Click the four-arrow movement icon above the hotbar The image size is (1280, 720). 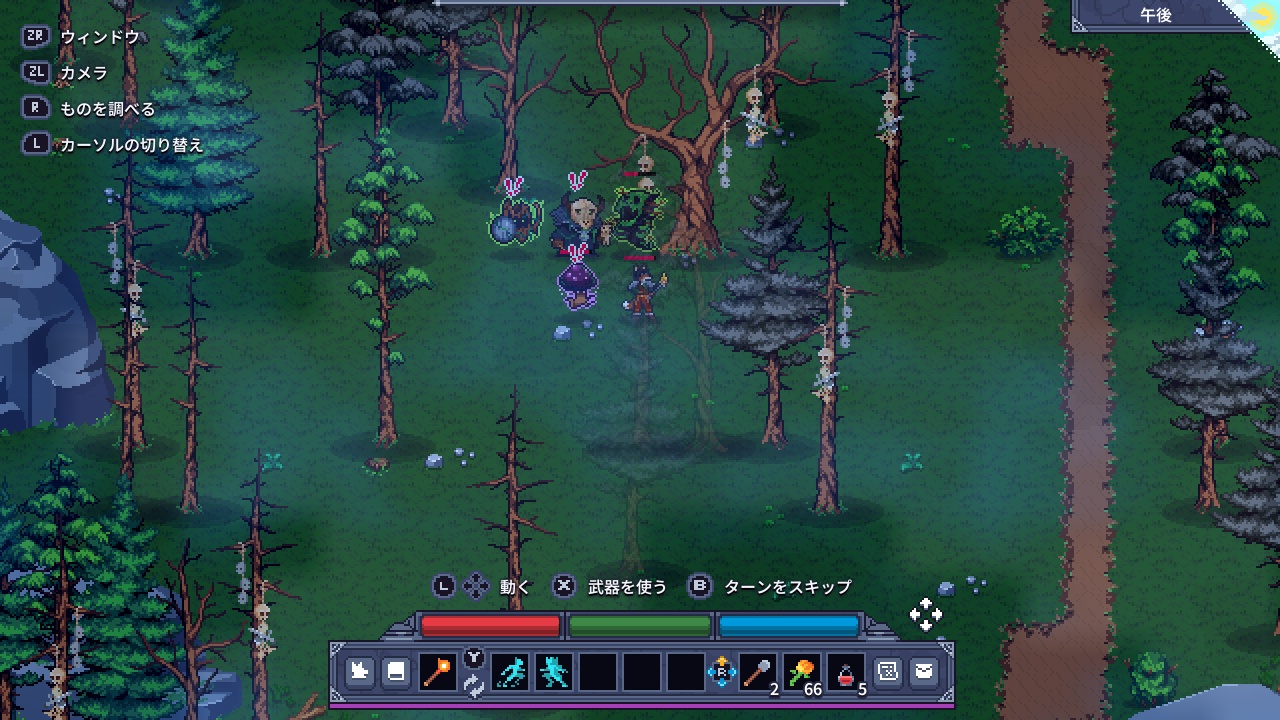coord(926,614)
